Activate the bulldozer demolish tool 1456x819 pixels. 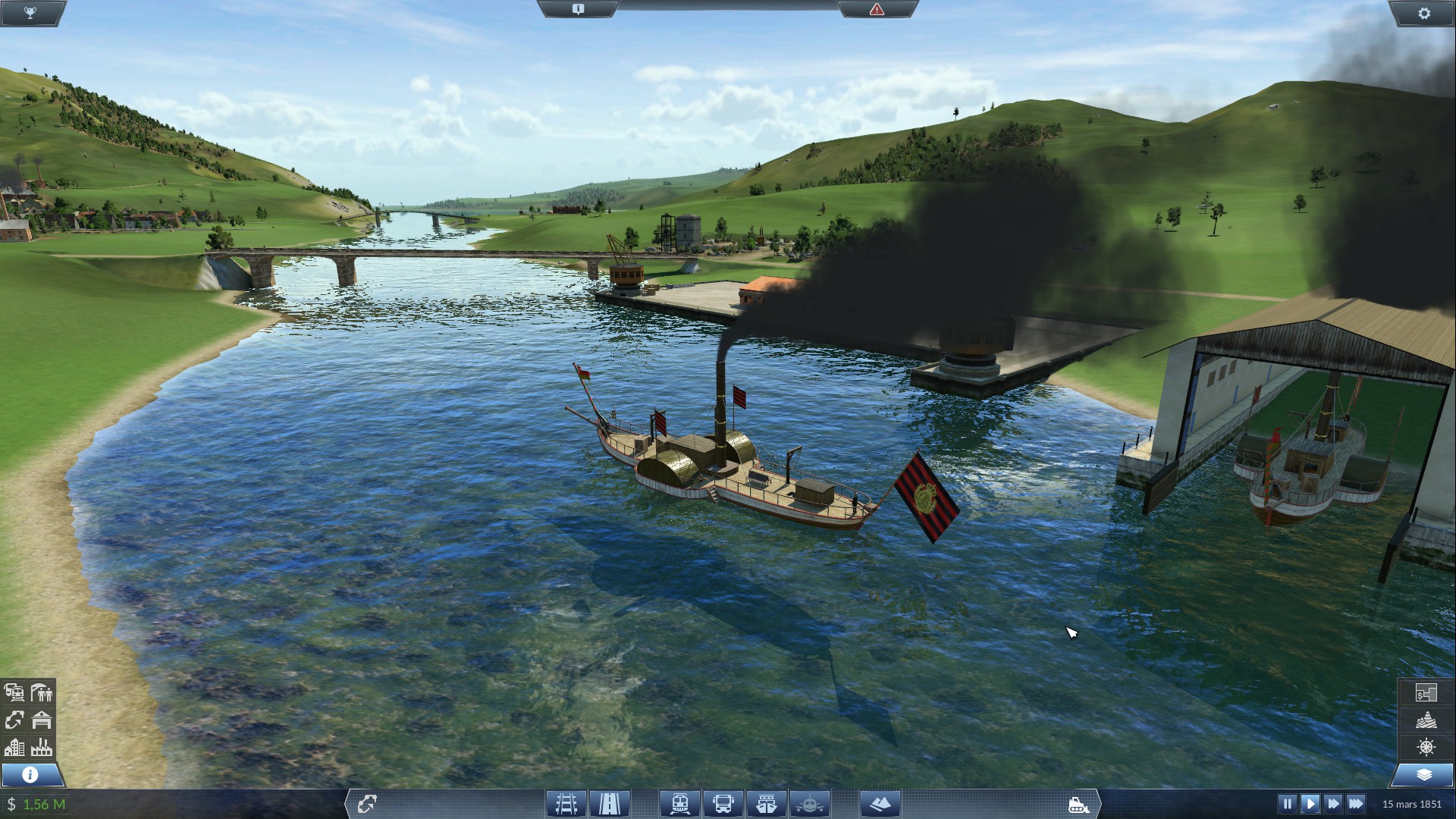(1078, 804)
